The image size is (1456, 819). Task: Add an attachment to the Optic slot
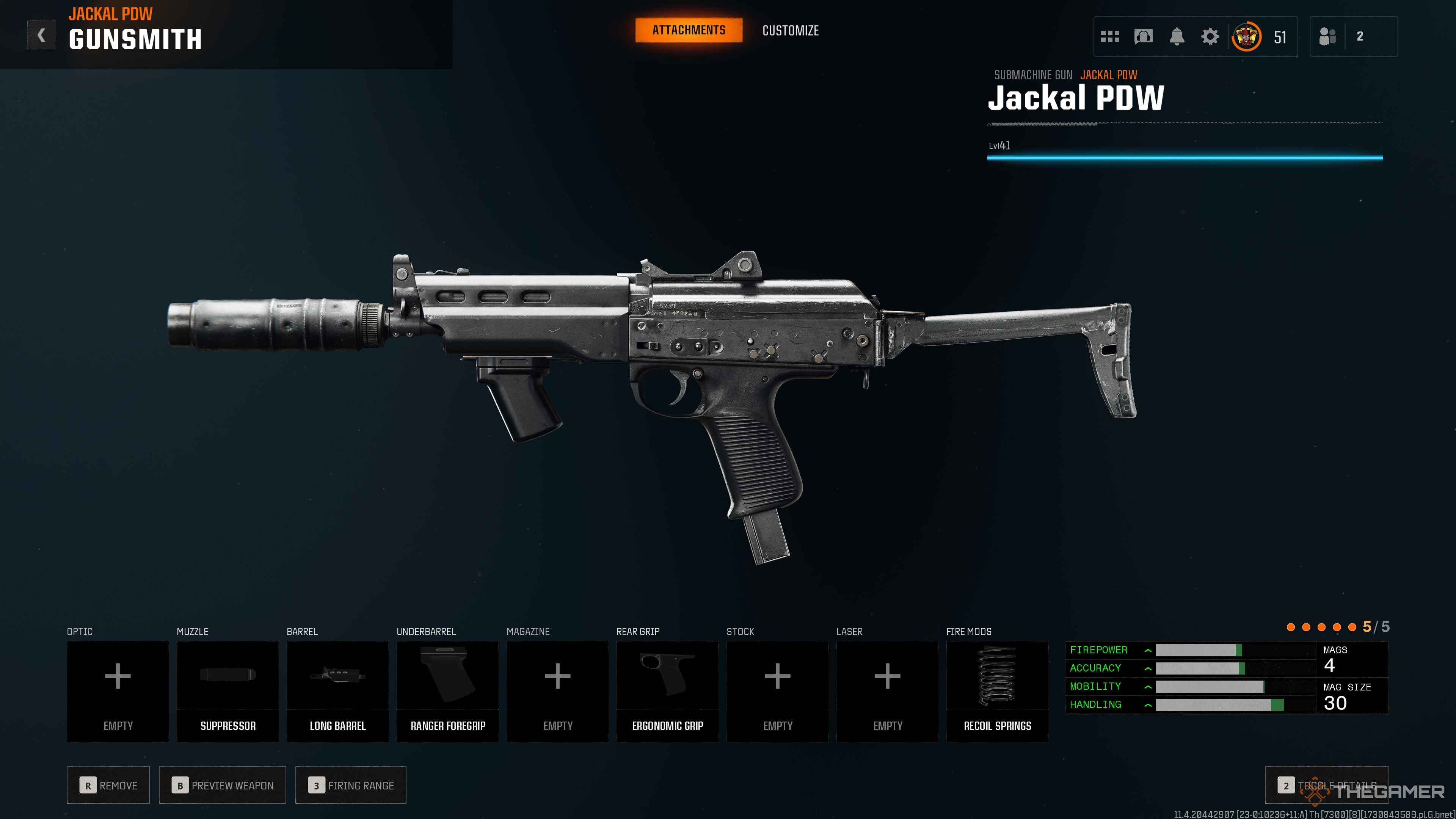point(118,691)
